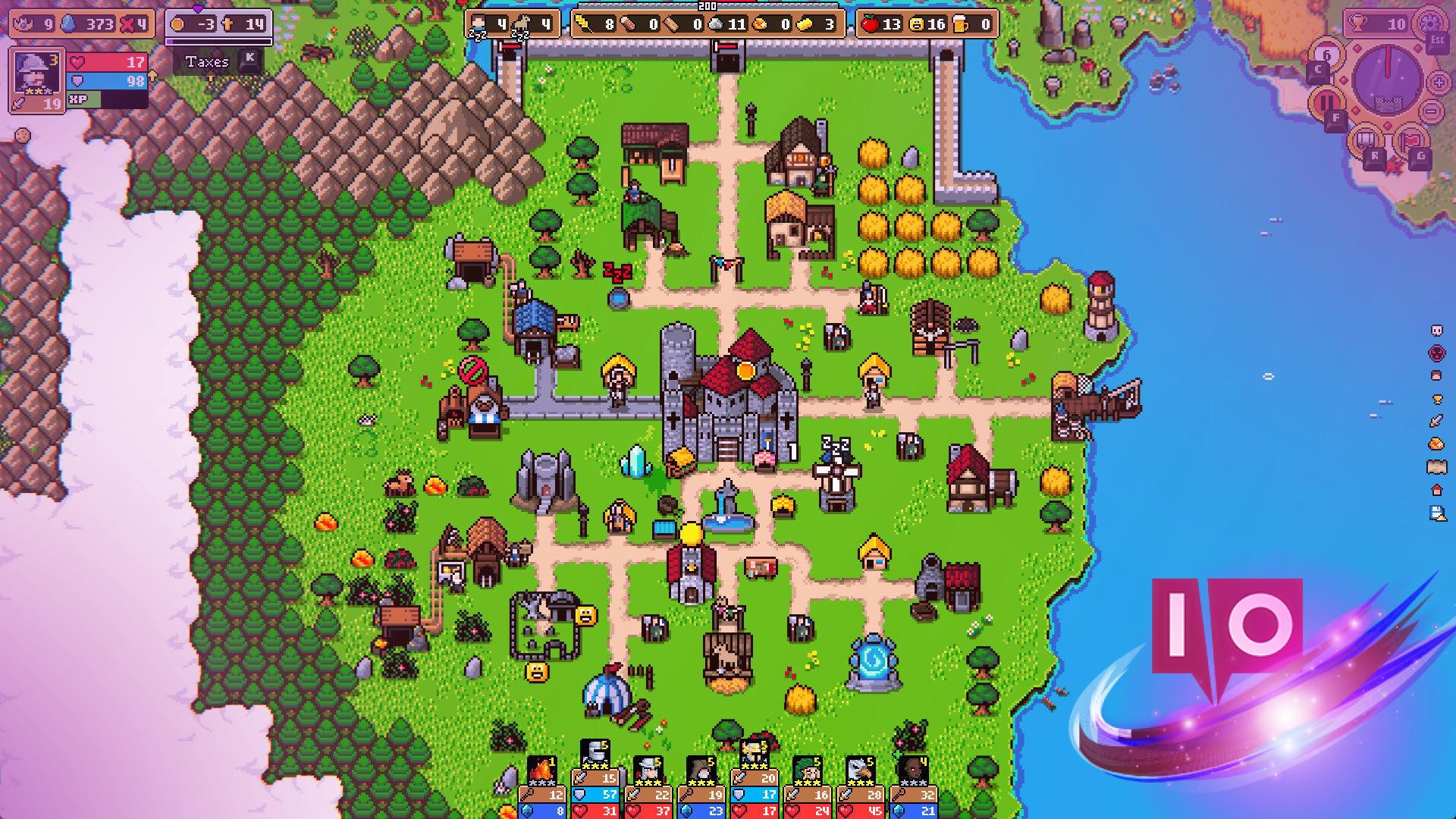Open the demon face panel on the right sidebar

(x=1436, y=352)
